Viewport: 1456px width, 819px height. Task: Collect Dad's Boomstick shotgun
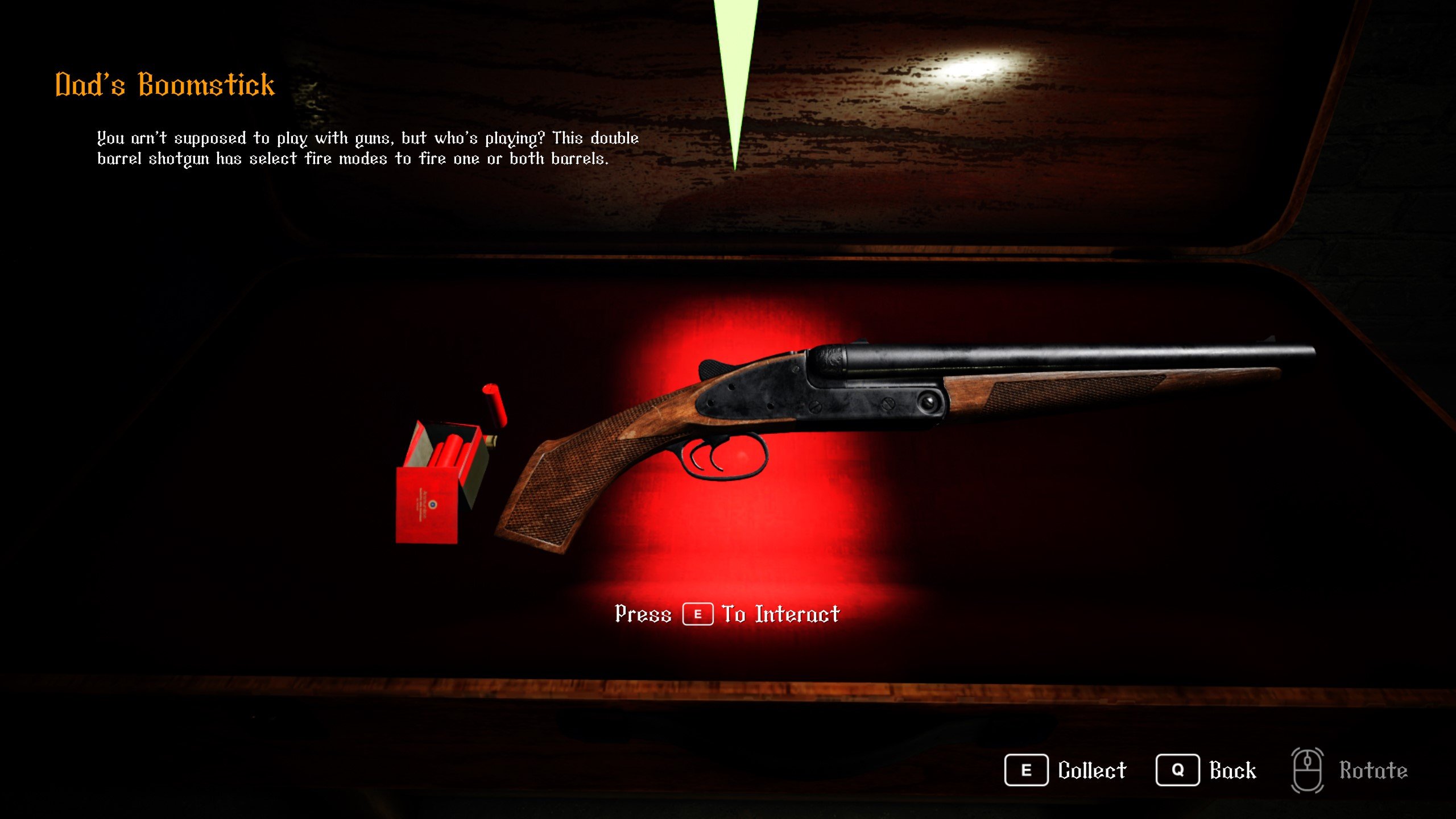click(x=1065, y=770)
